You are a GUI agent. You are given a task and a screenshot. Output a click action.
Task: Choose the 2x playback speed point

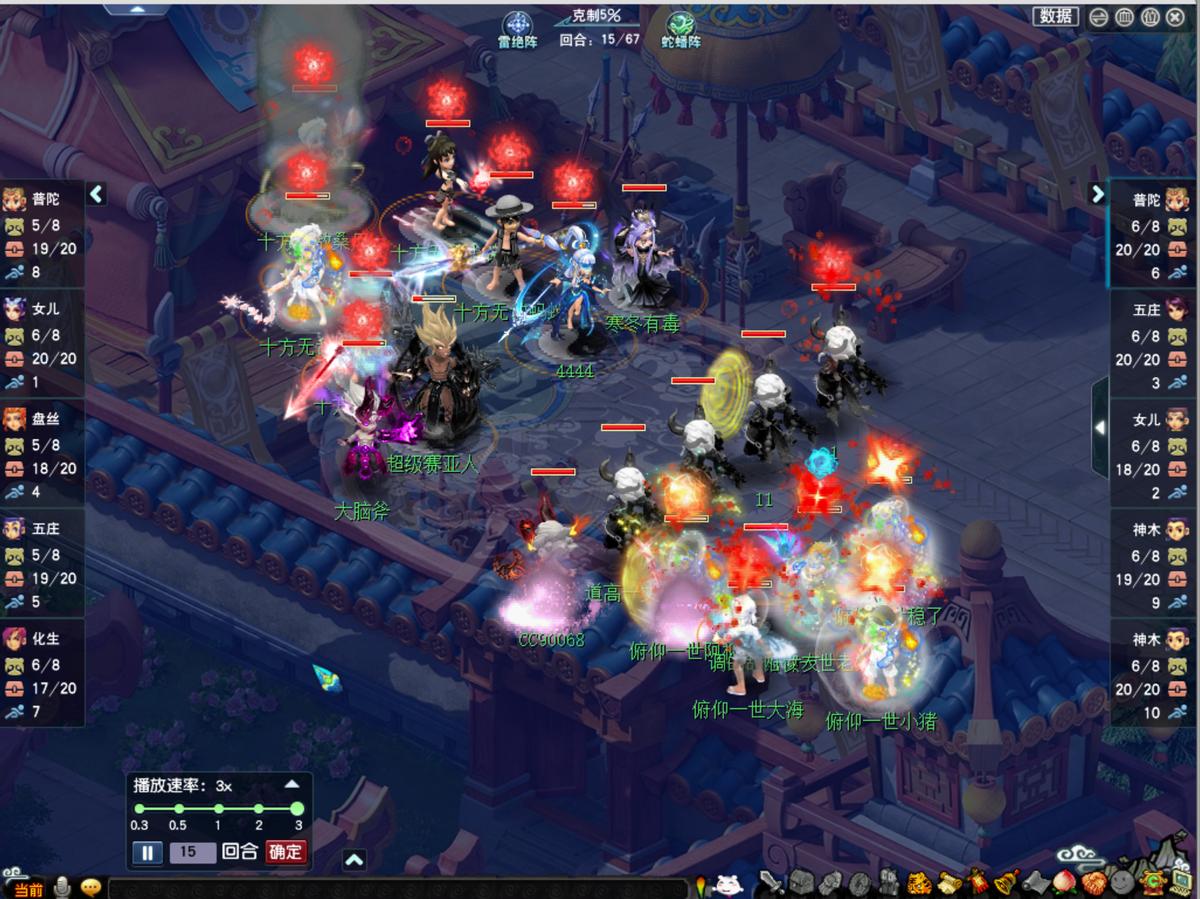click(x=258, y=808)
